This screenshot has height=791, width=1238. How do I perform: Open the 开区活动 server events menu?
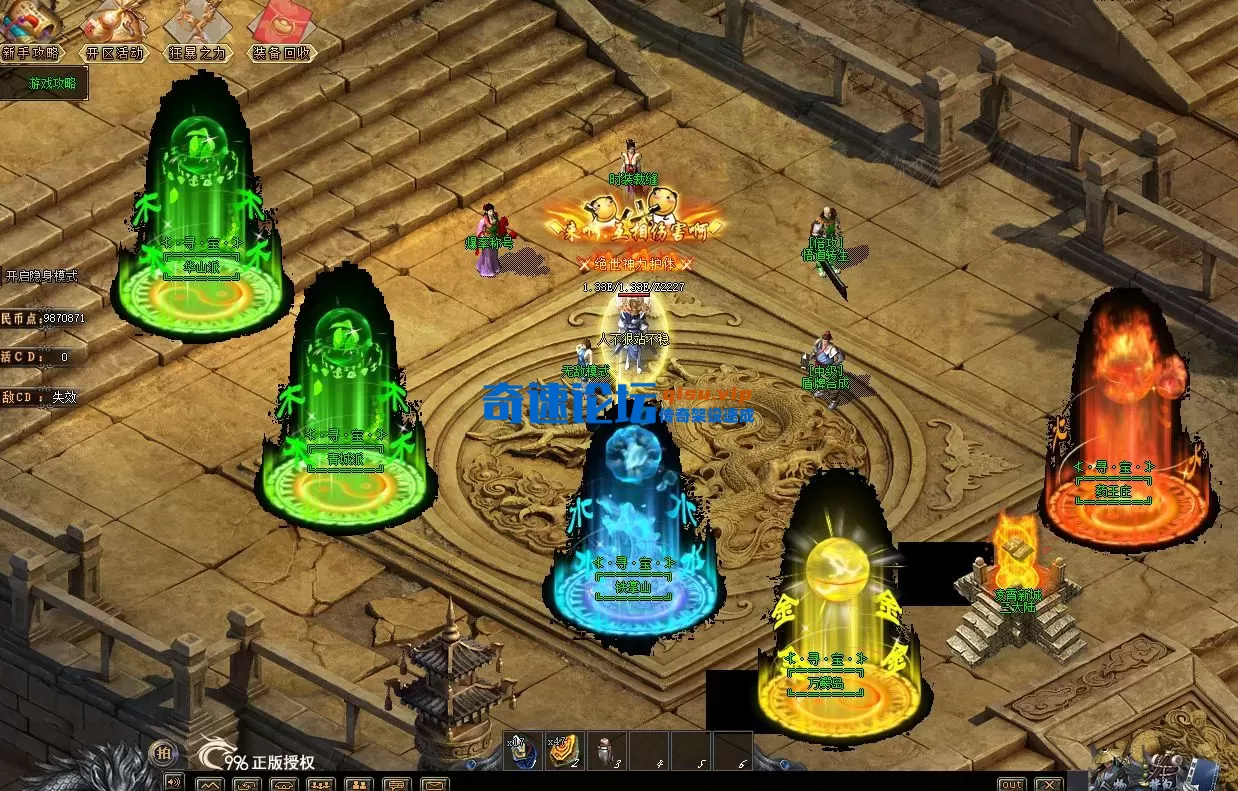[113, 52]
